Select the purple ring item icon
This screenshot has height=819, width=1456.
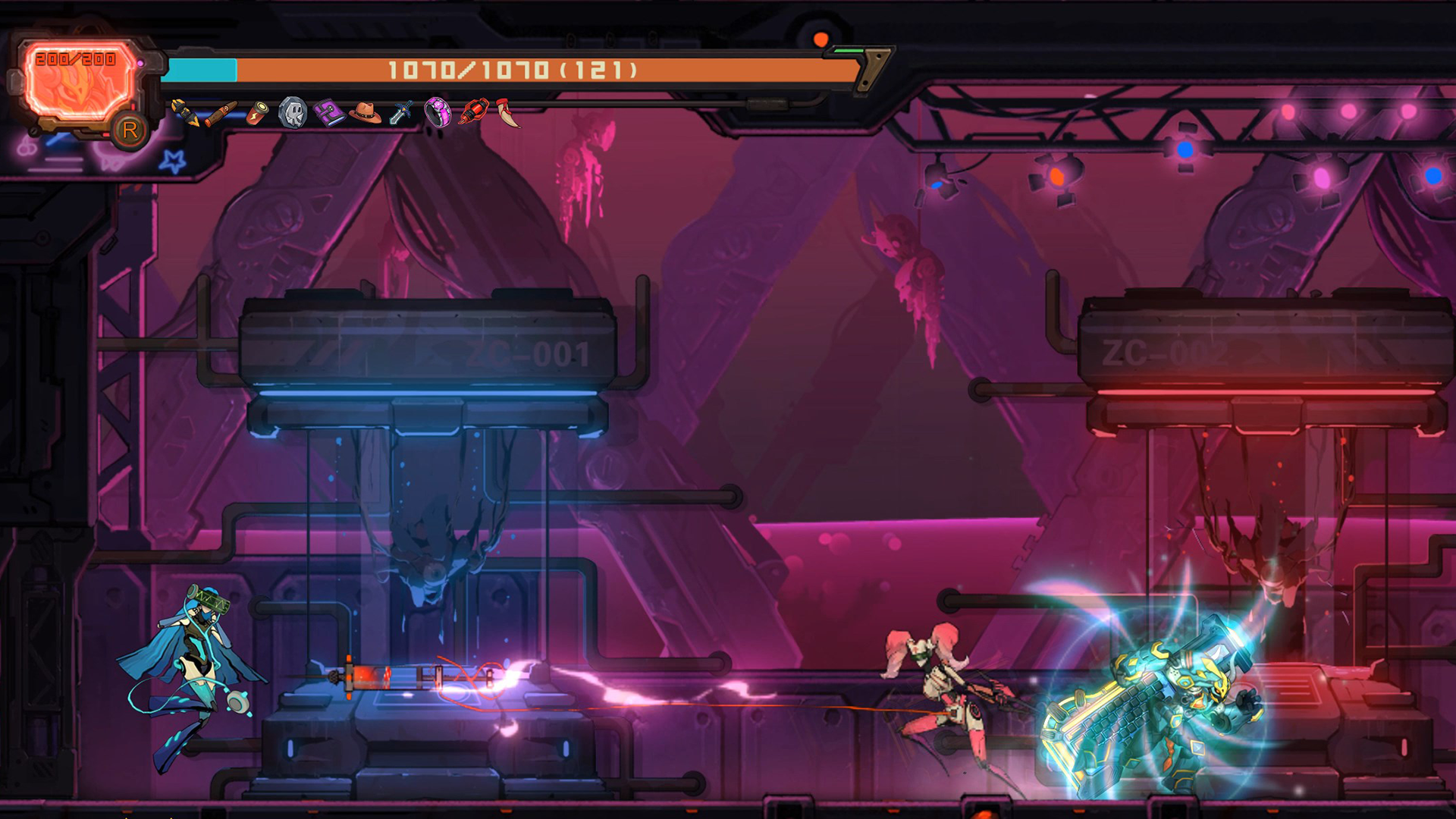438,112
